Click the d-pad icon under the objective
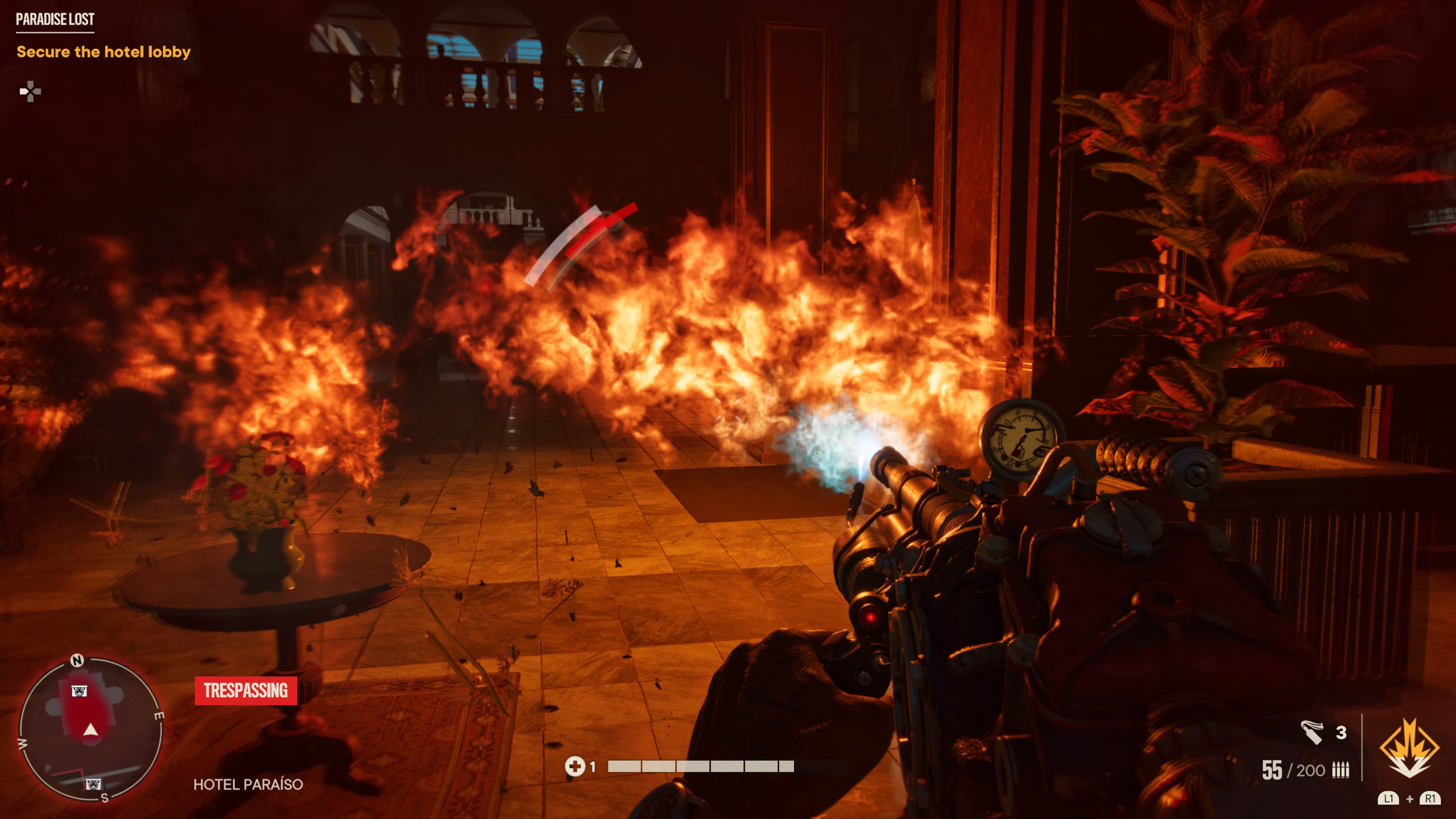The height and width of the screenshot is (819, 1456). point(30,91)
